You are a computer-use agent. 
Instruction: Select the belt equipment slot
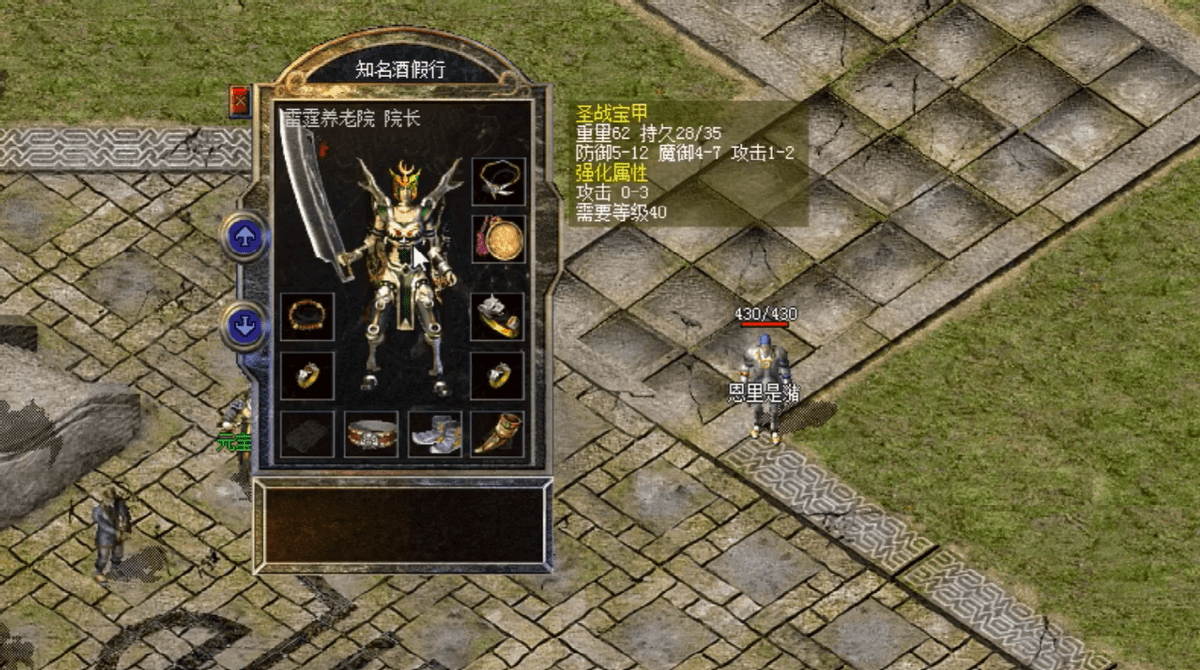click(371, 434)
